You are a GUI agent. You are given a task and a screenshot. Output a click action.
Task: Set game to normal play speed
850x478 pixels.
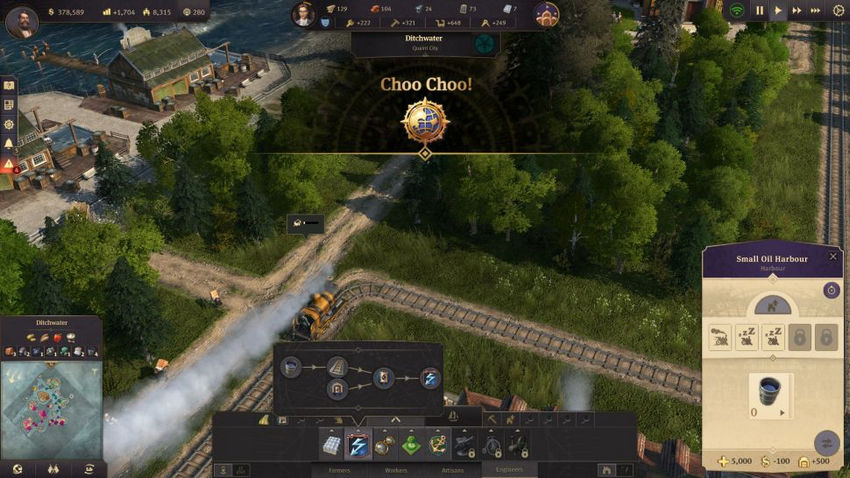pyautogui.click(x=778, y=11)
